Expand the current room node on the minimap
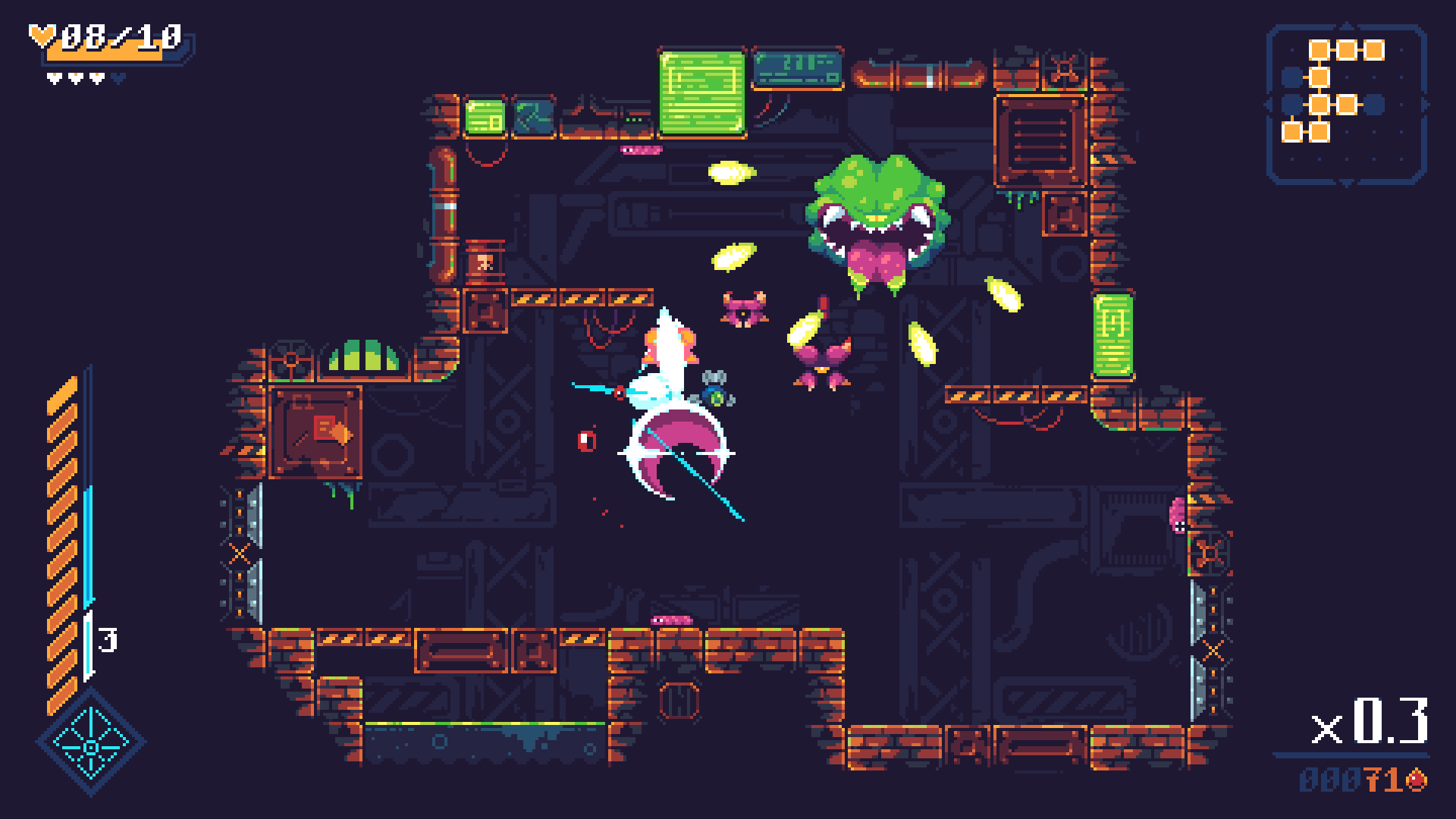The width and height of the screenshot is (1456, 819). tap(1319, 104)
